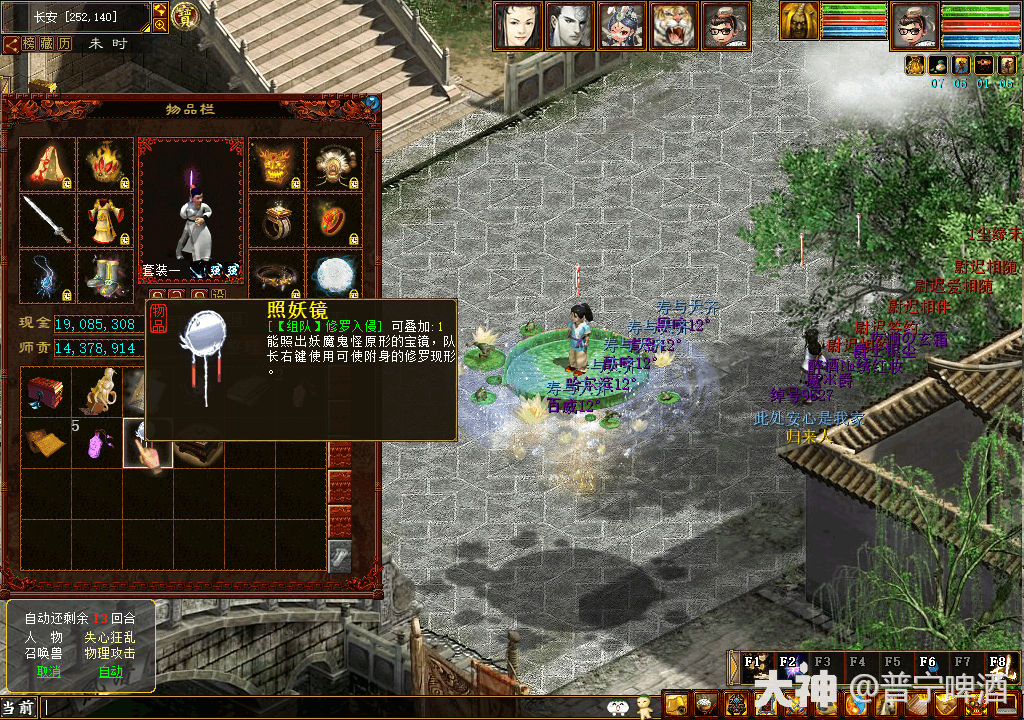Select the equipped boots slot

[x=105, y=276]
